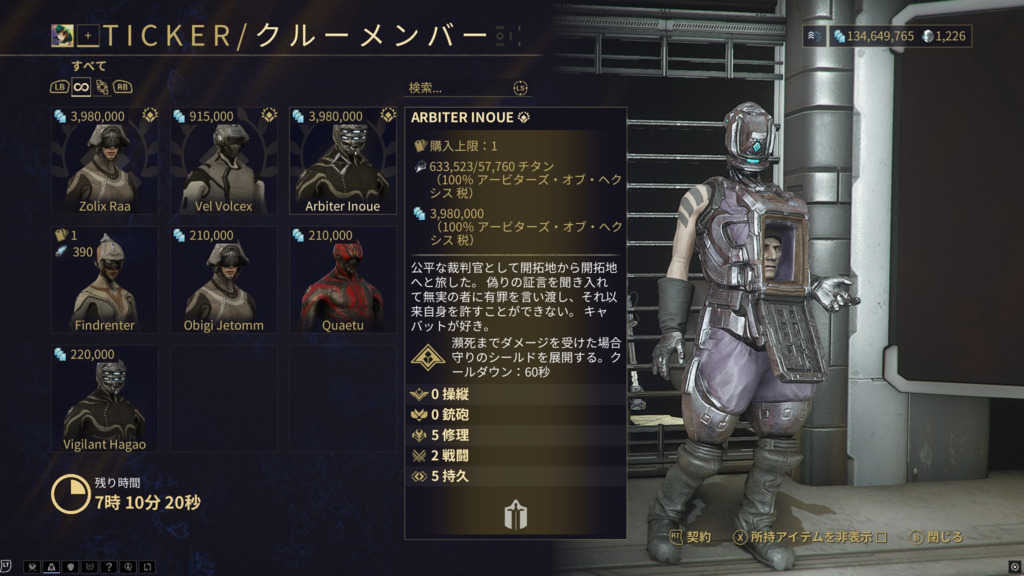This screenshot has height=576, width=1024.
Task: Select Vigilant Hagao crew card
Action: pyautogui.click(x=104, y=398)
